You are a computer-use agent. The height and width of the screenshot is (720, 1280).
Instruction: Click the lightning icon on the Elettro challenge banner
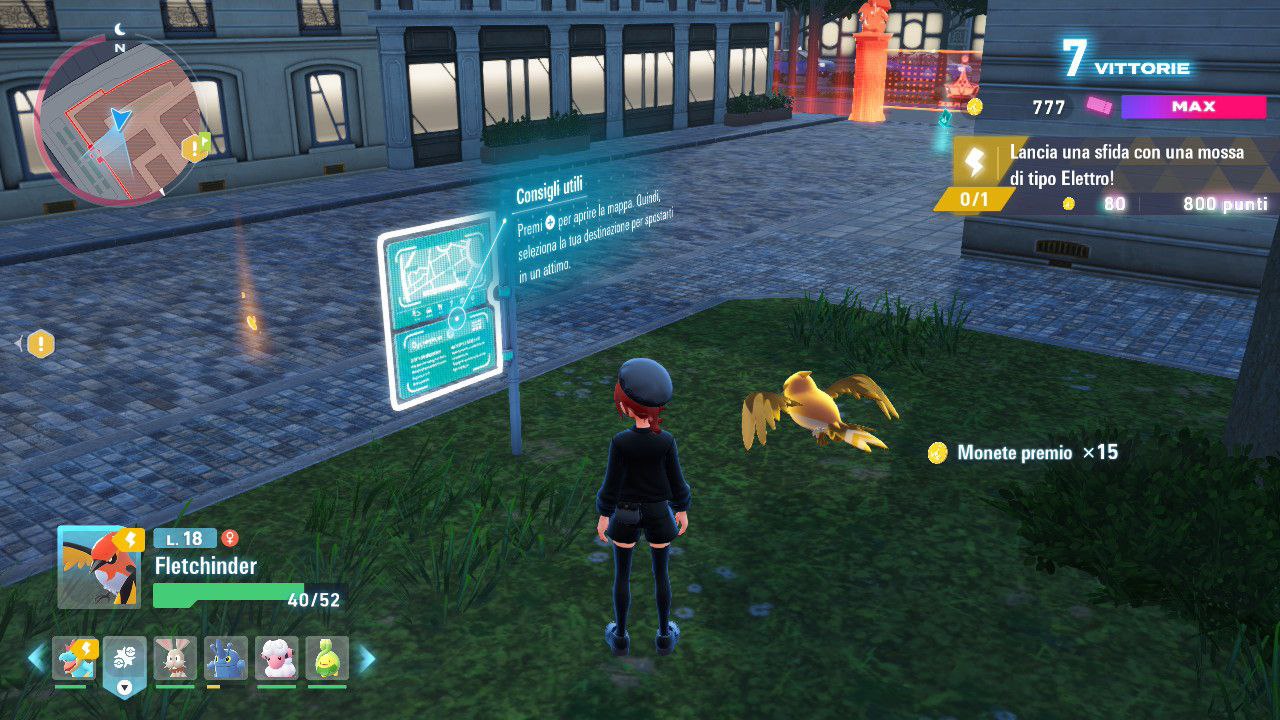[x=974, y=161]
